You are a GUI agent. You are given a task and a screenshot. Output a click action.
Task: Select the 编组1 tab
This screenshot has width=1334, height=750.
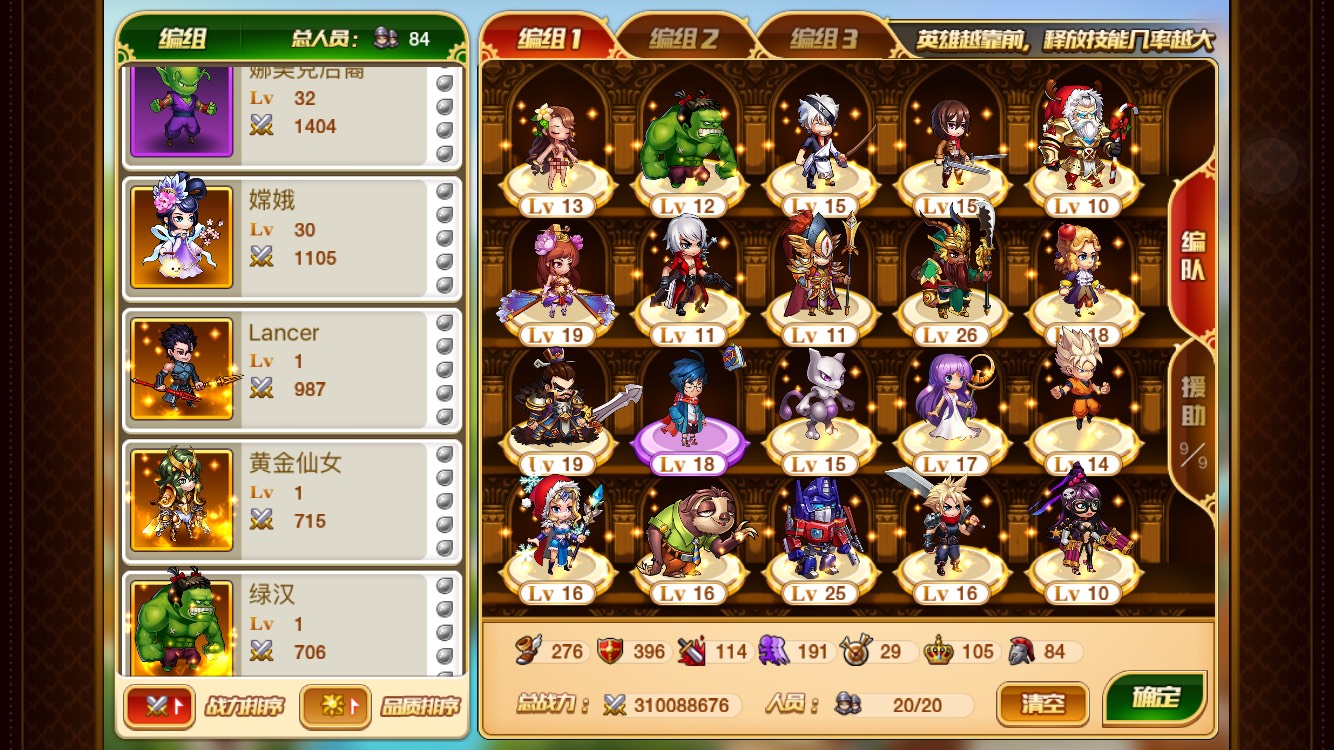(548, 39)
